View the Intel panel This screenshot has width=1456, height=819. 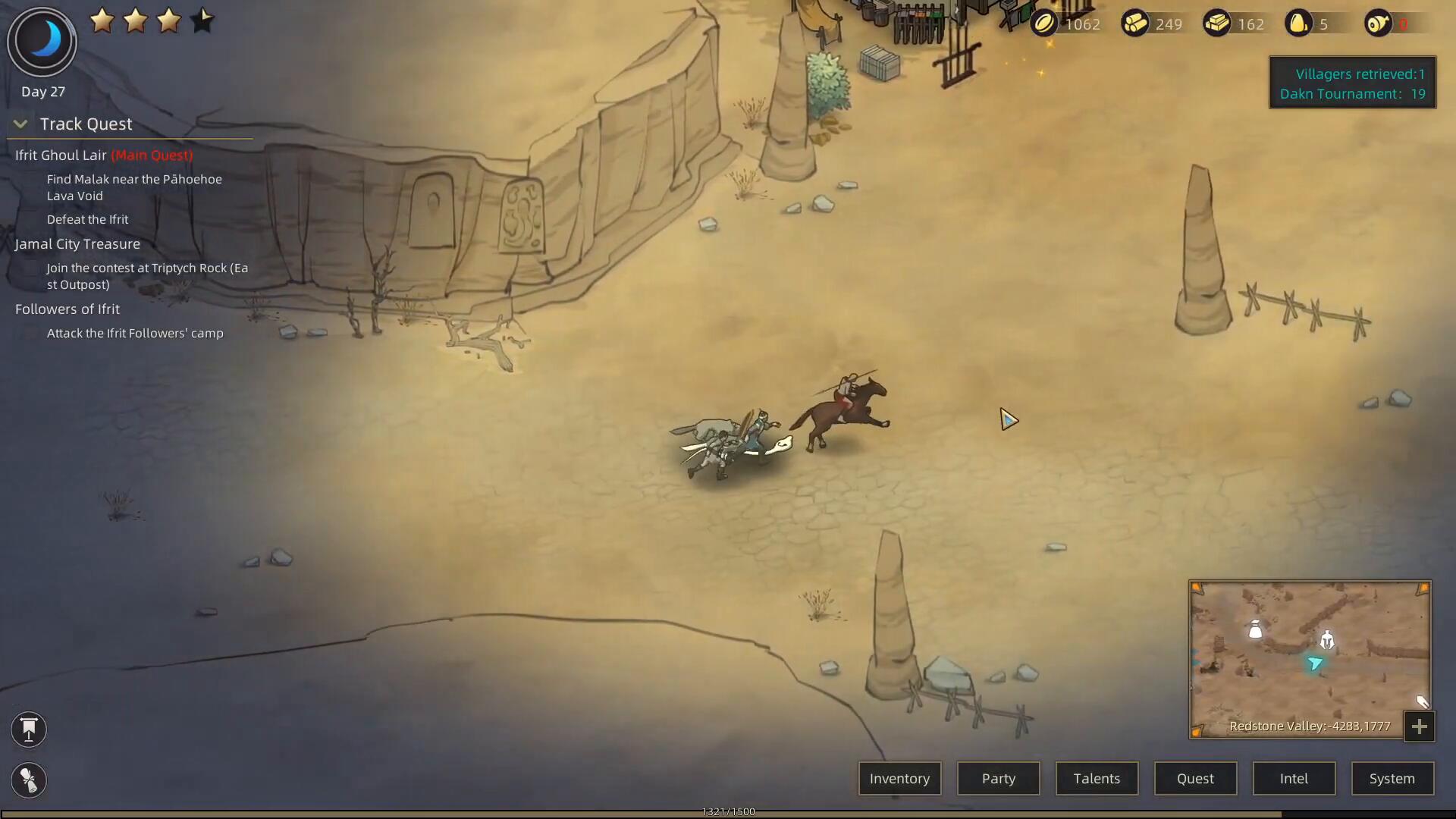[x=1294, y=779]
